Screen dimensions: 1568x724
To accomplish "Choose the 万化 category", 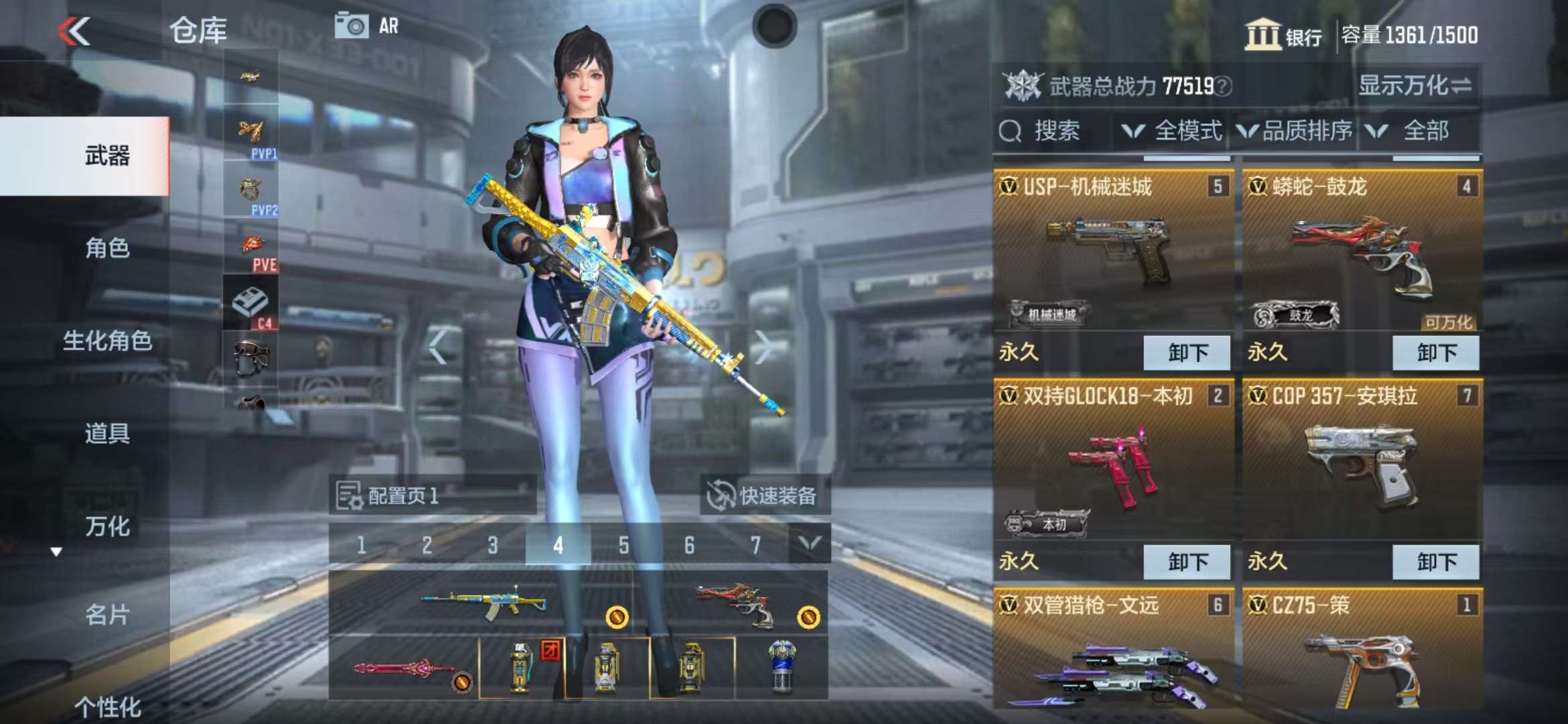I will pyautogui.click(x=107, y=526).
